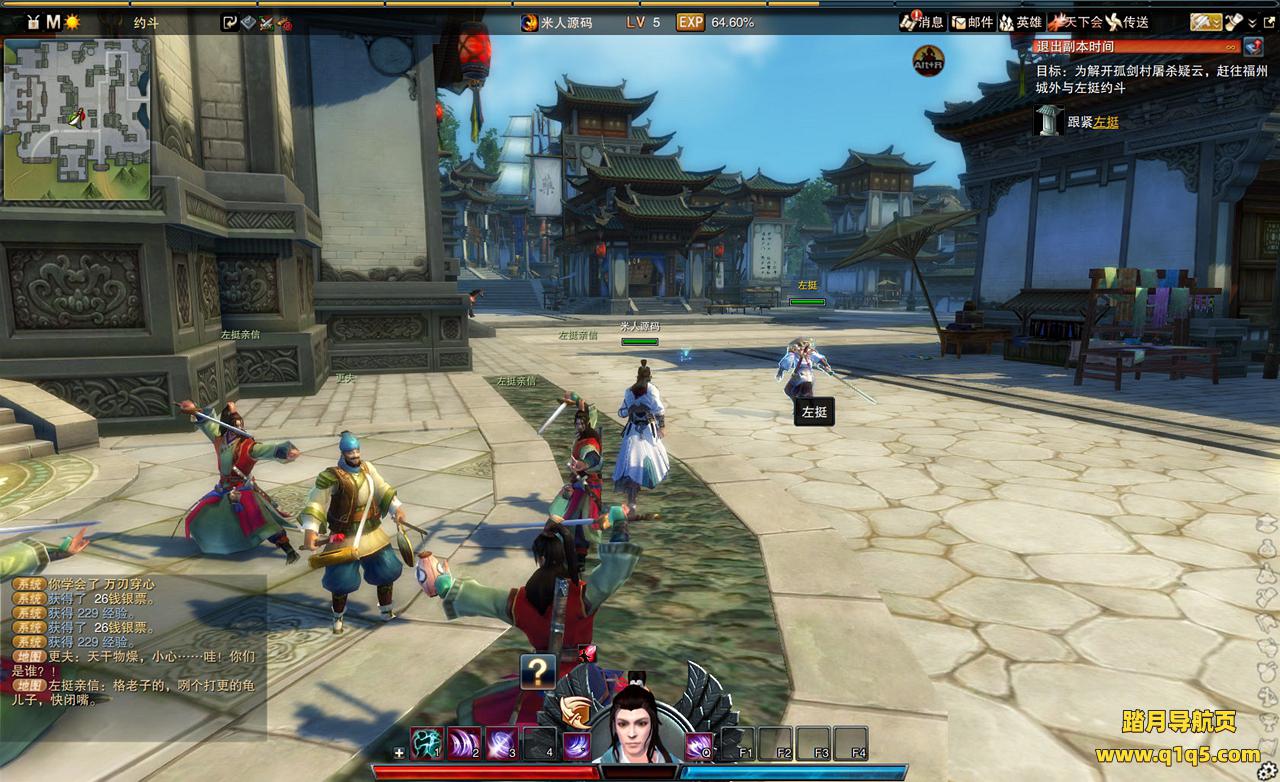The width and height of the screenshot is (1280, 782).
Task: Click the M icon in the top bar
Action: pos(53,22)
